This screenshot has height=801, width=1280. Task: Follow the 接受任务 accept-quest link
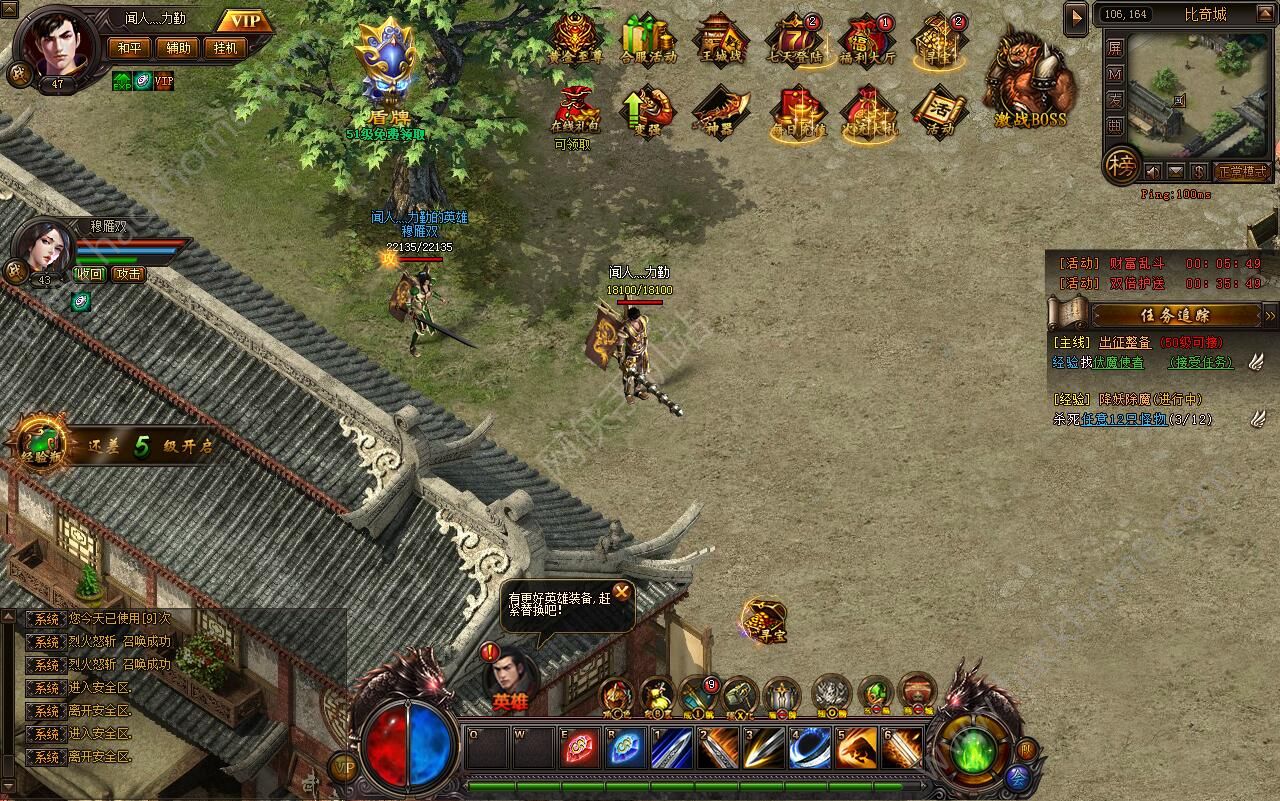point(1200,363)
